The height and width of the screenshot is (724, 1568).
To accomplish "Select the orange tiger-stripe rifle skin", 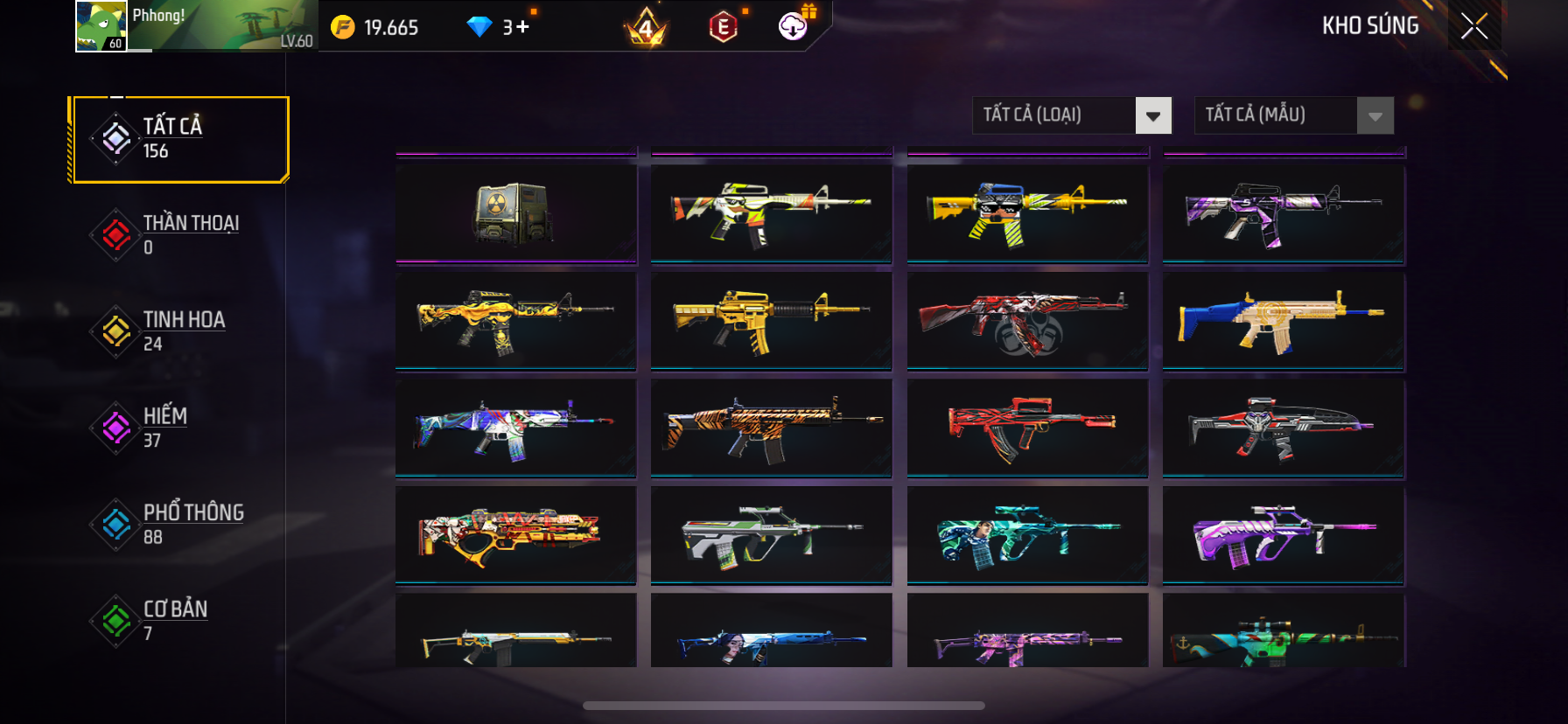I will (771, 428).
